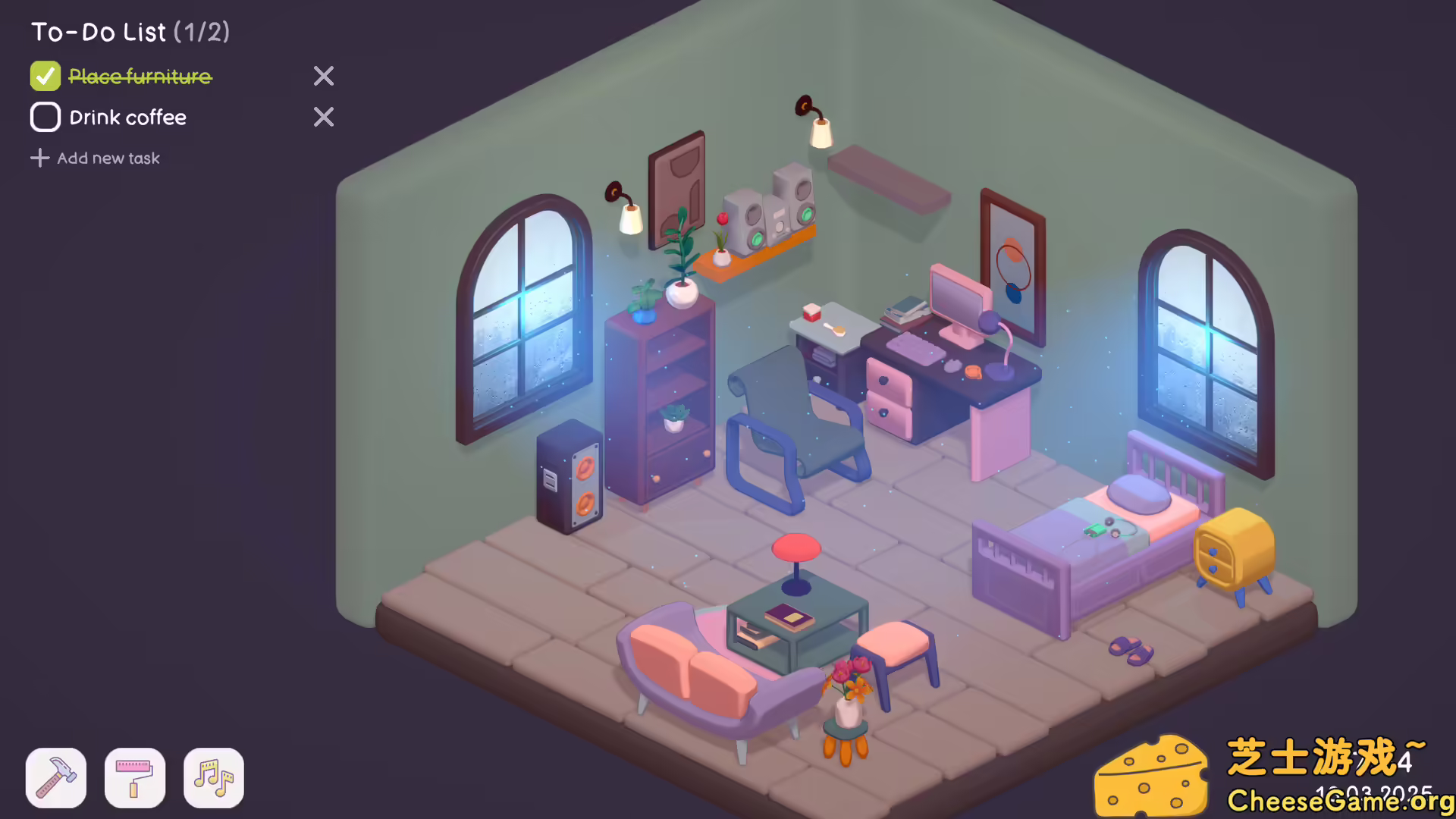Image resolution: width=1456 pixels, height=819 pixels.
Task: Click the green checkmark on Place furniture
Action: click(x=45, y=76)
